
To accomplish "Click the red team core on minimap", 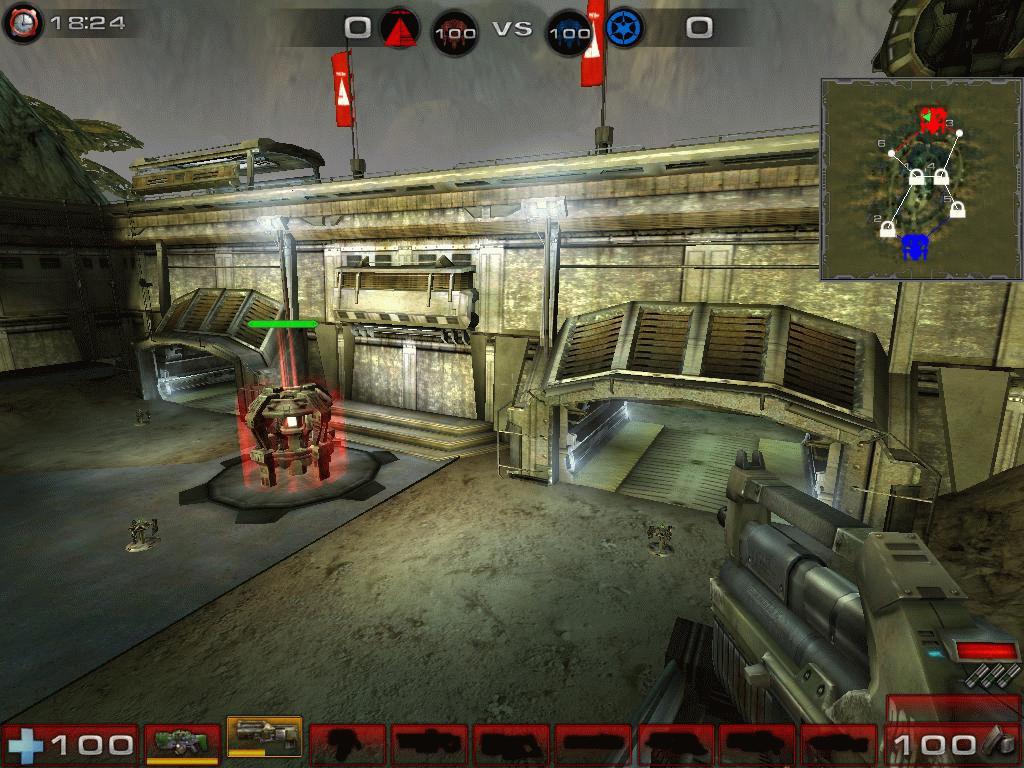I will 932,121.
